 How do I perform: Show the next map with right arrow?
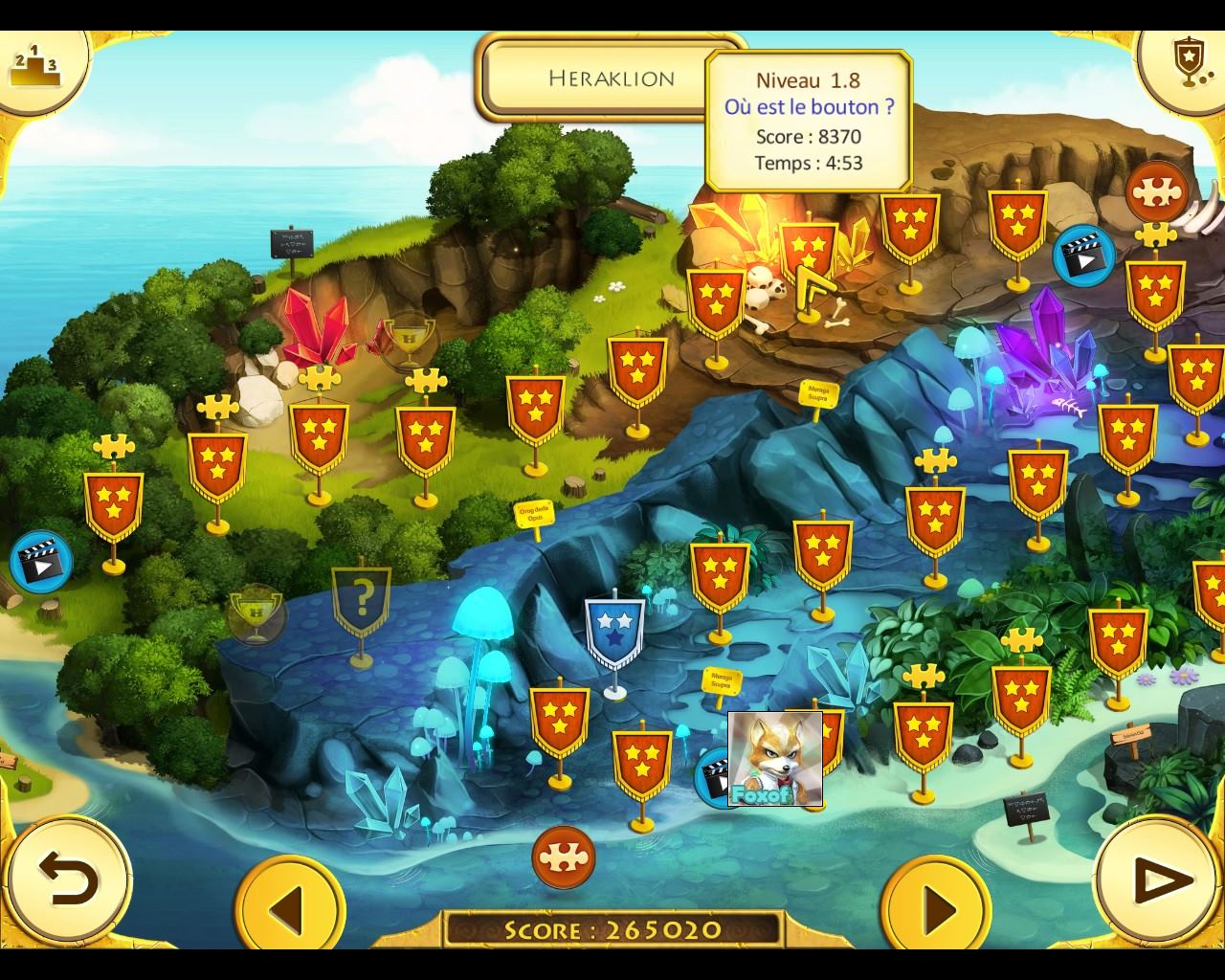click(x=936, y=905)
